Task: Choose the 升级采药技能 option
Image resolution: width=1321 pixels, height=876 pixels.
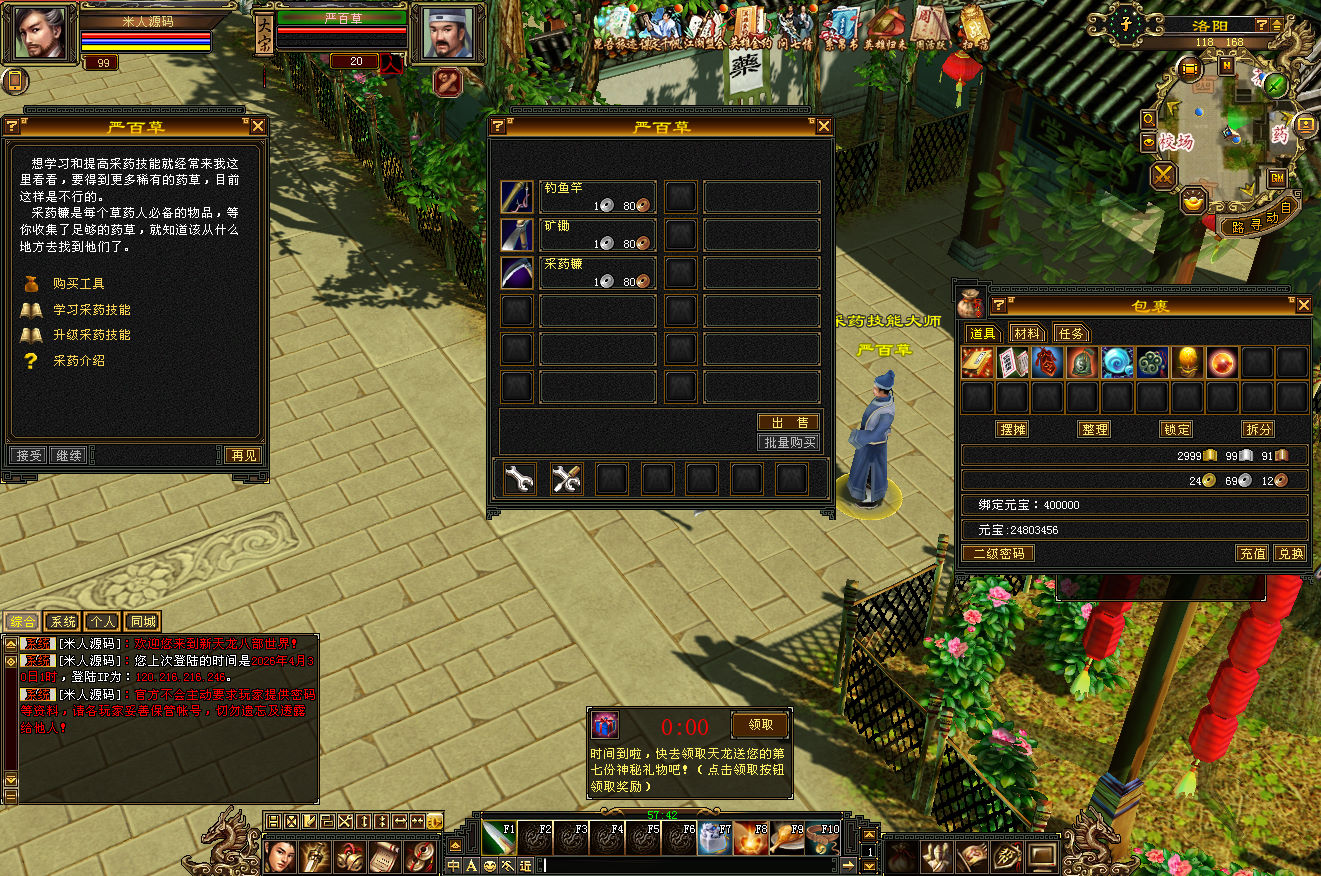Action: tap(91, 335)
